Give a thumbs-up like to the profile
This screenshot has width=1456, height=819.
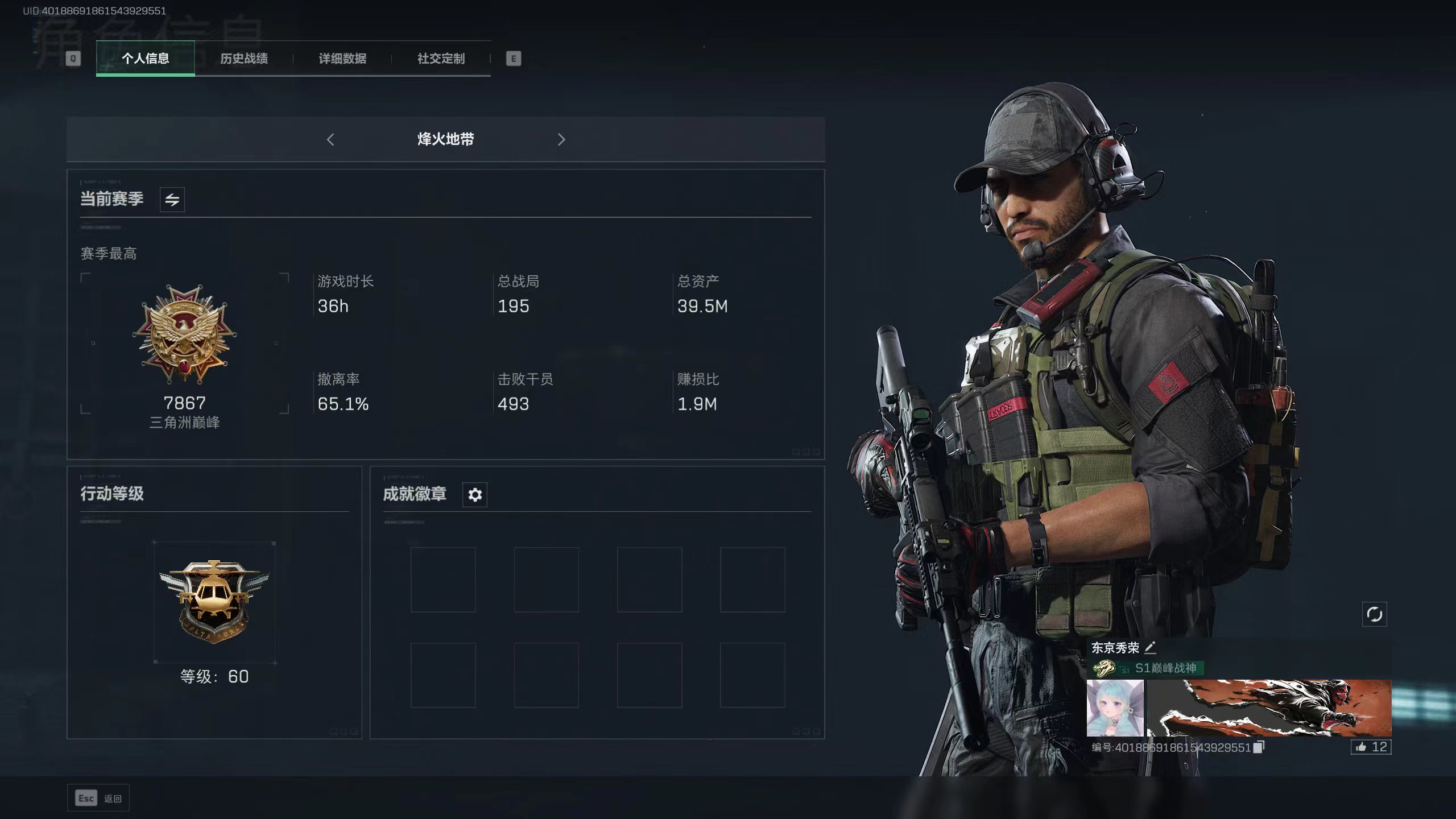pyautogui.click(x=1371, y=747)
